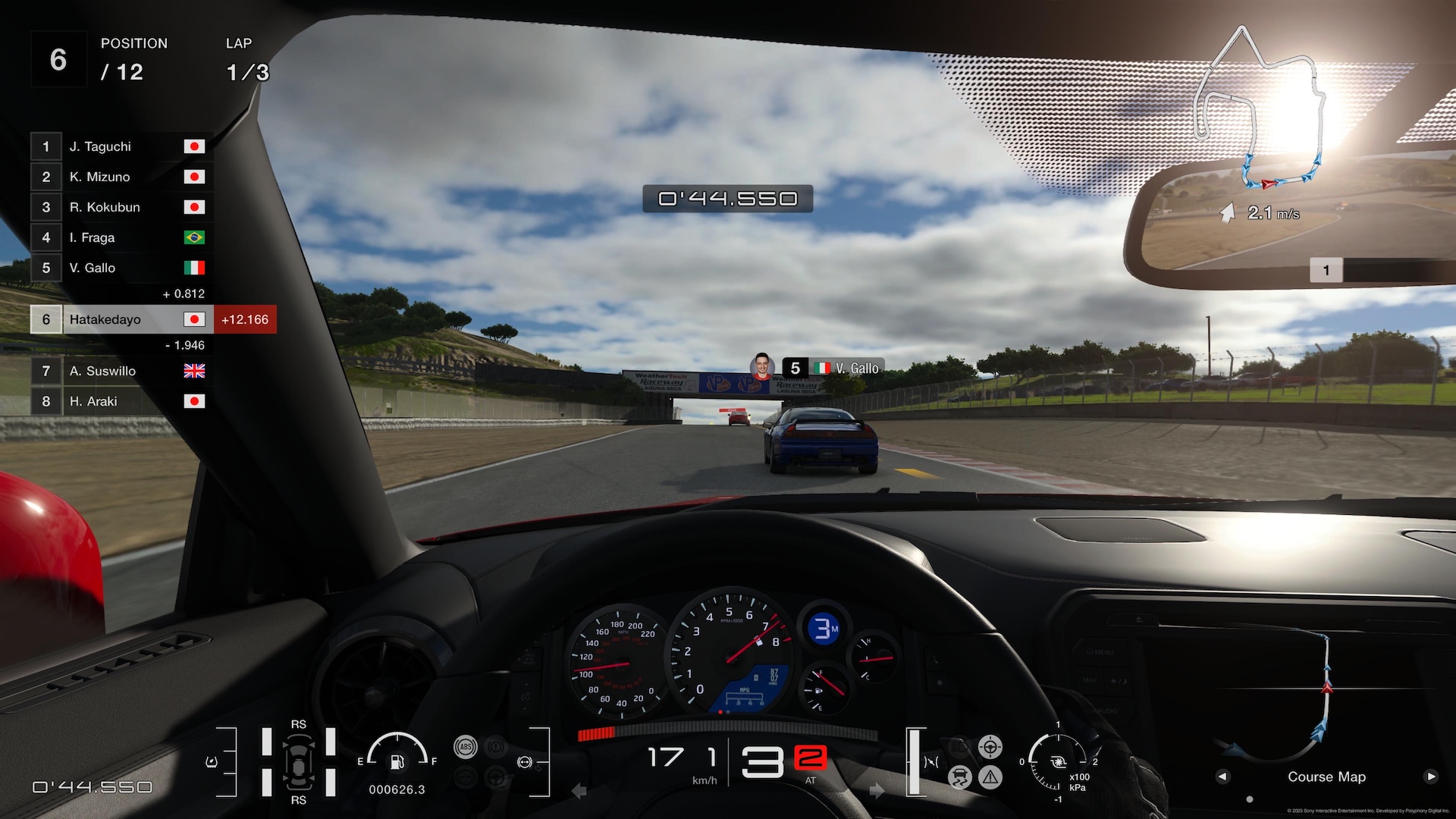Select the Course Map widget label
The height and width of the screenshot is (819, 1456).
pyautogui.click(x=1327, y=777)
